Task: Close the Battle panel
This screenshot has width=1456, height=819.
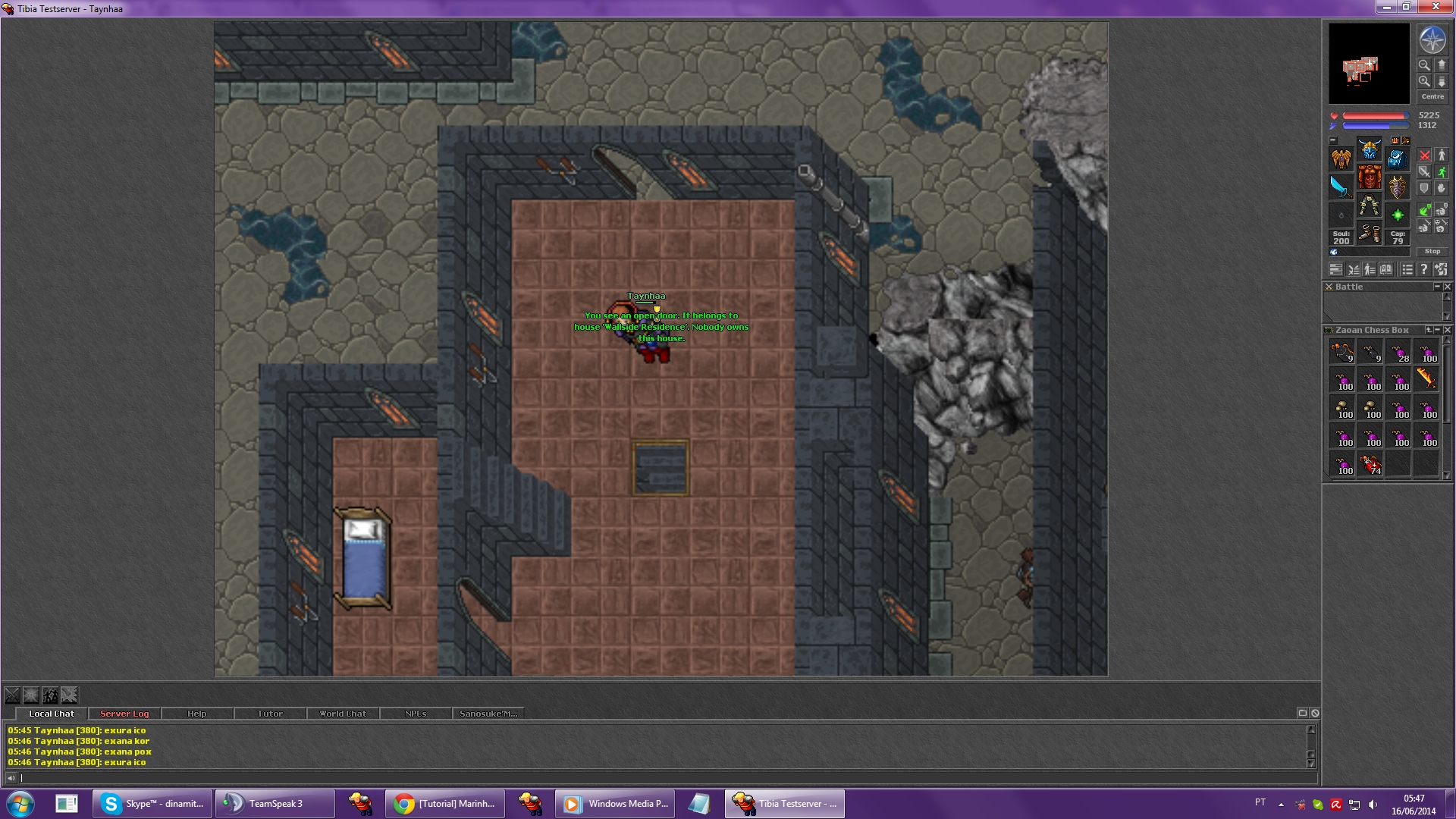Action: (1447, 287)
